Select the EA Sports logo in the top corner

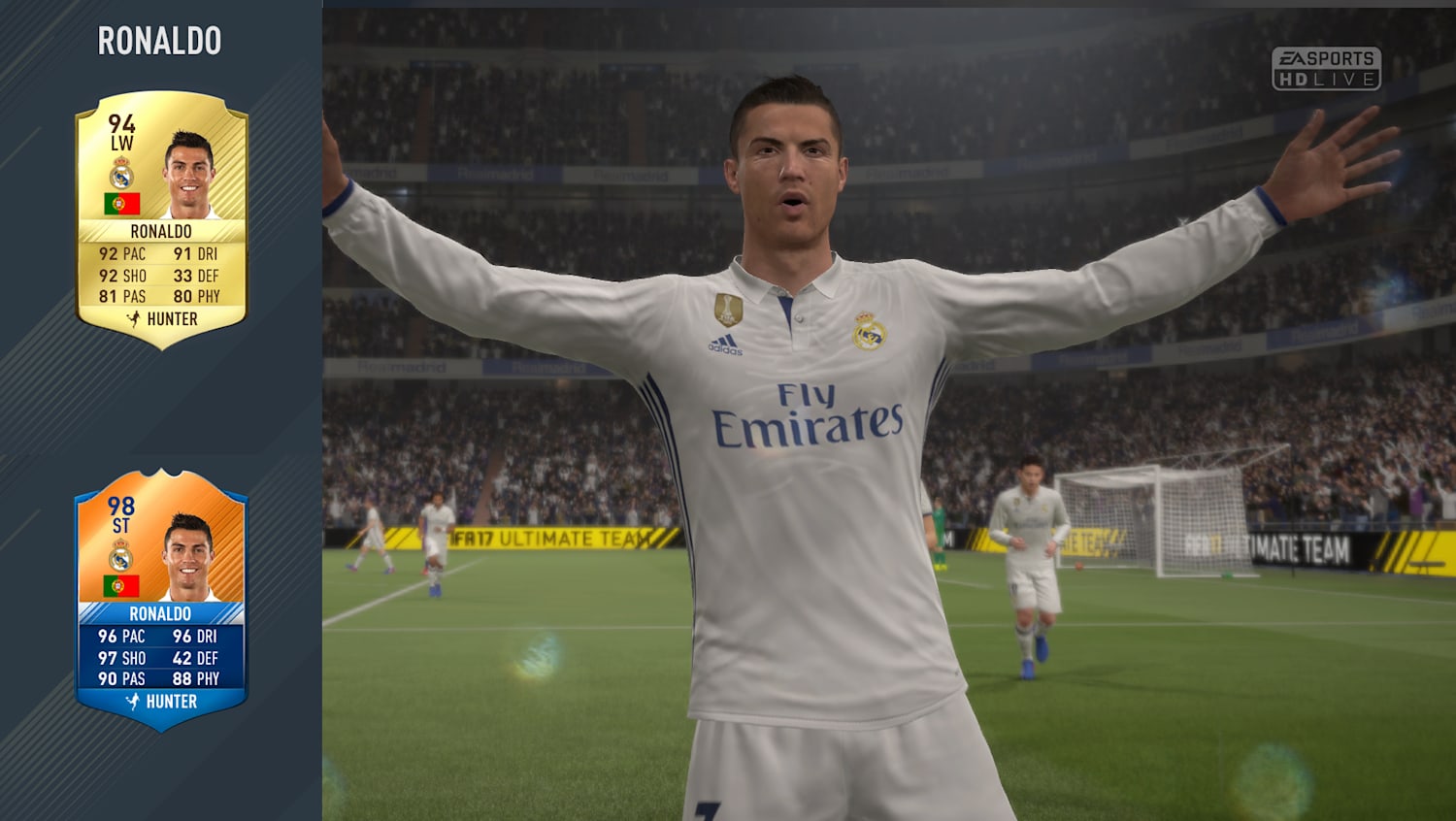[x=1328, y=58]
